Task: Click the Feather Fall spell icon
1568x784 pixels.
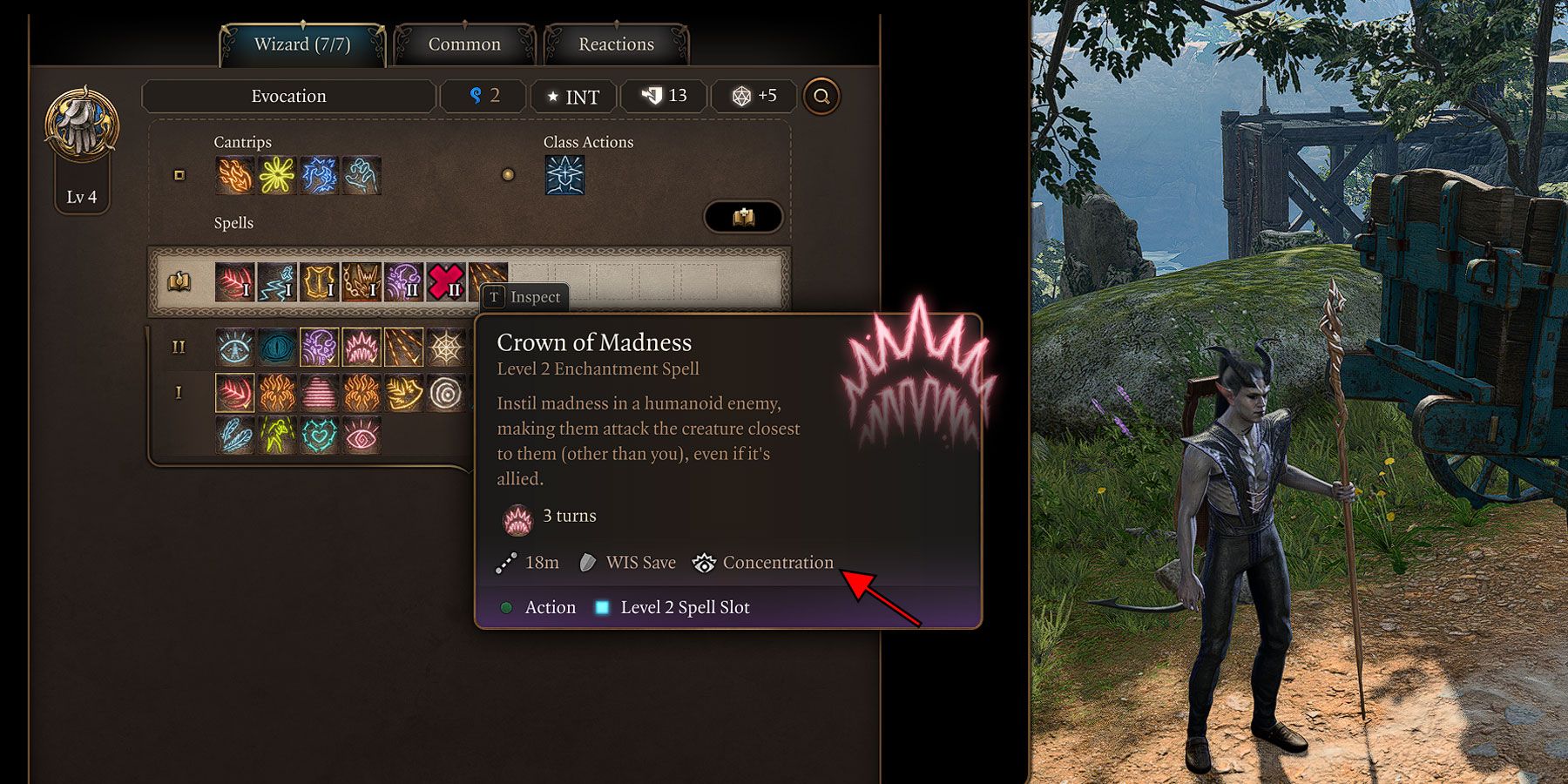Action: (x=235, y=436)
